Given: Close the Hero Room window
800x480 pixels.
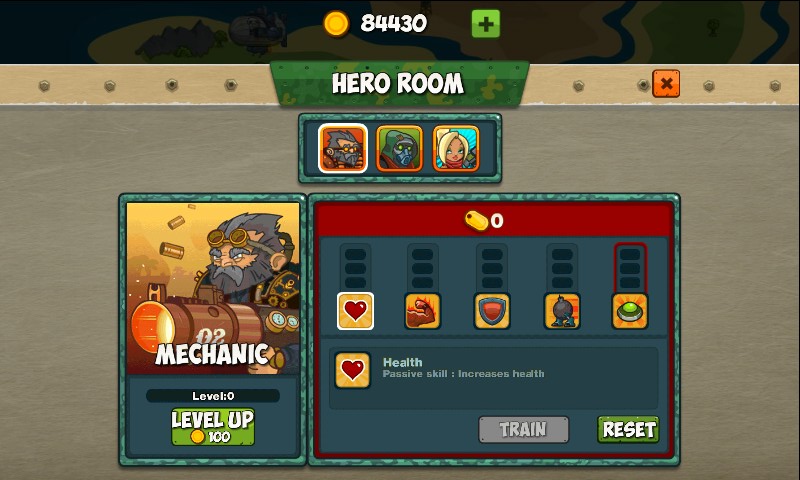Looking at the screenshot, I should tap(666, 83).
